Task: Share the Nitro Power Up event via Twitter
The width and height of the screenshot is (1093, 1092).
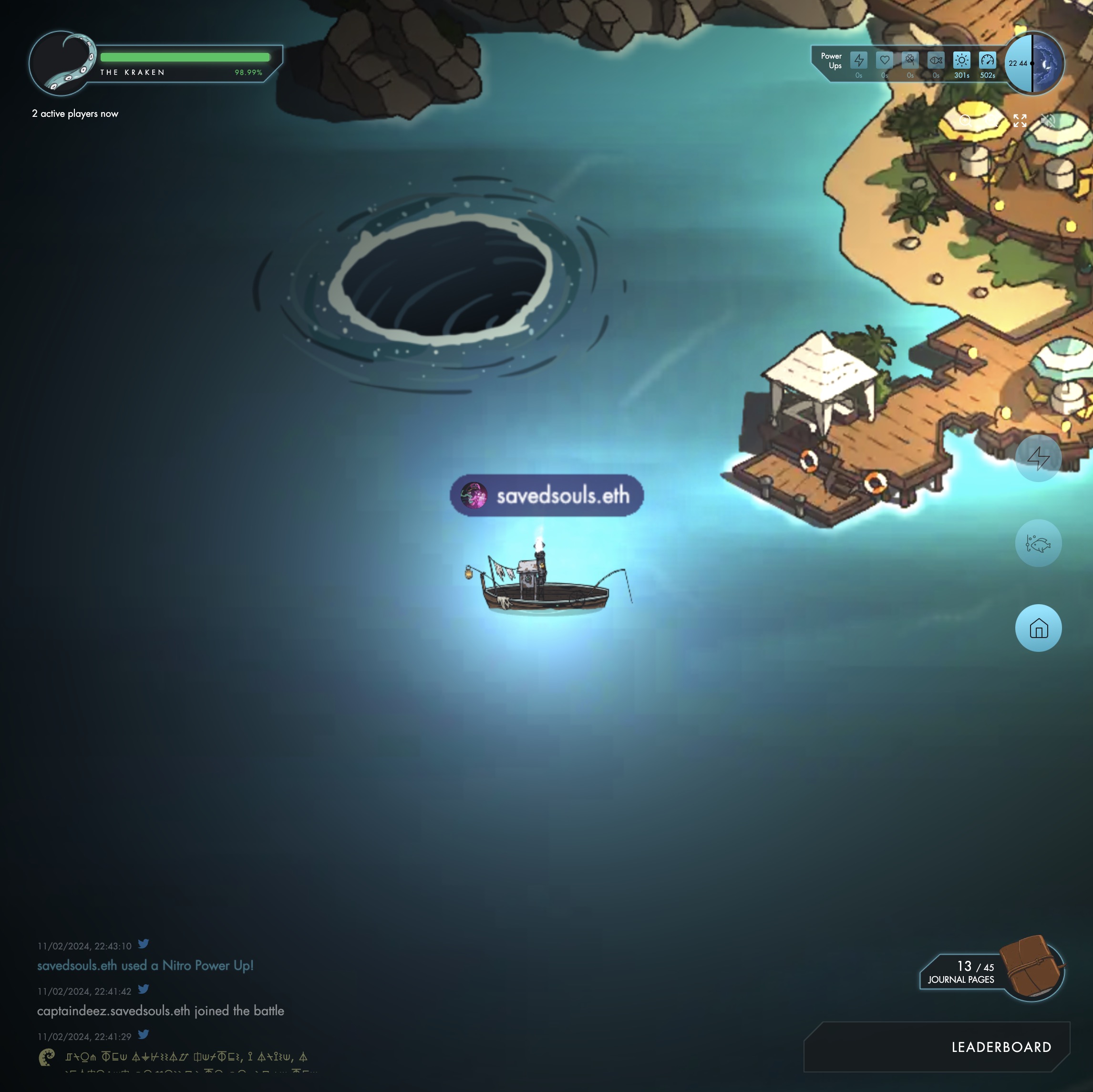Action: (x=144, y=944)
